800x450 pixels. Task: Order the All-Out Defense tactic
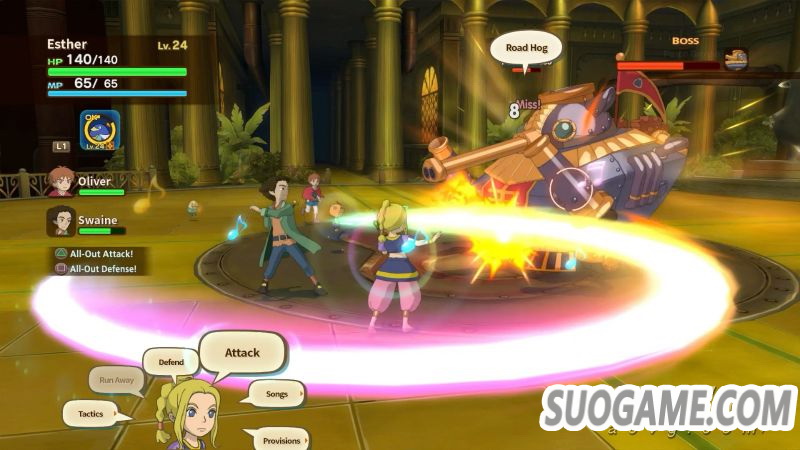(104, 268)
